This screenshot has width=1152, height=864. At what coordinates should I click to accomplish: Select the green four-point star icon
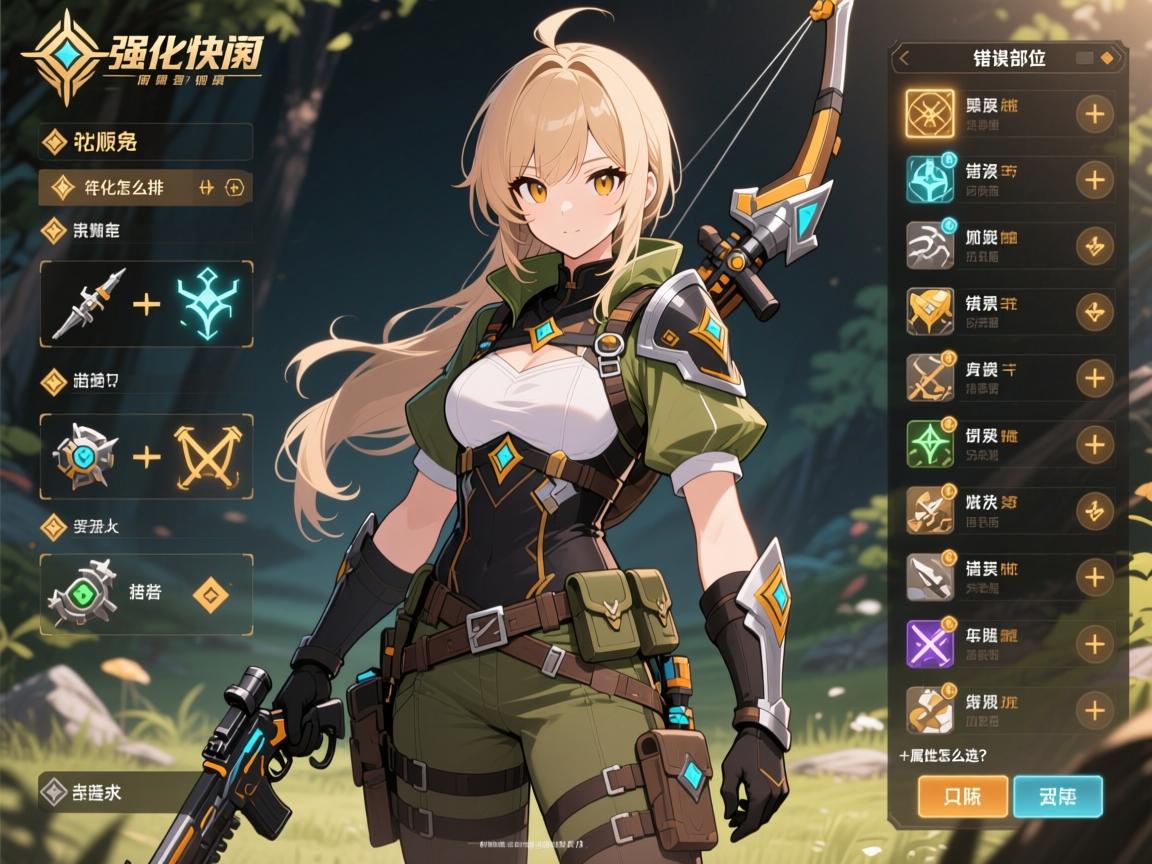(930, 444)
